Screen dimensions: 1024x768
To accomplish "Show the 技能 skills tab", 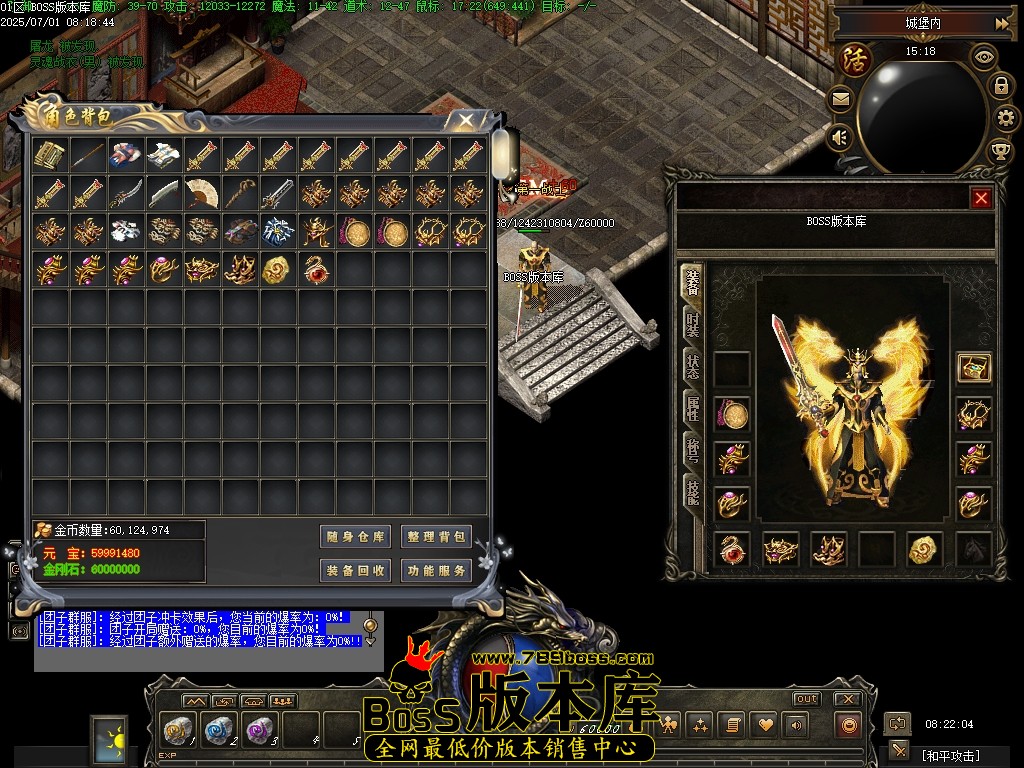I will click(692, 490).
